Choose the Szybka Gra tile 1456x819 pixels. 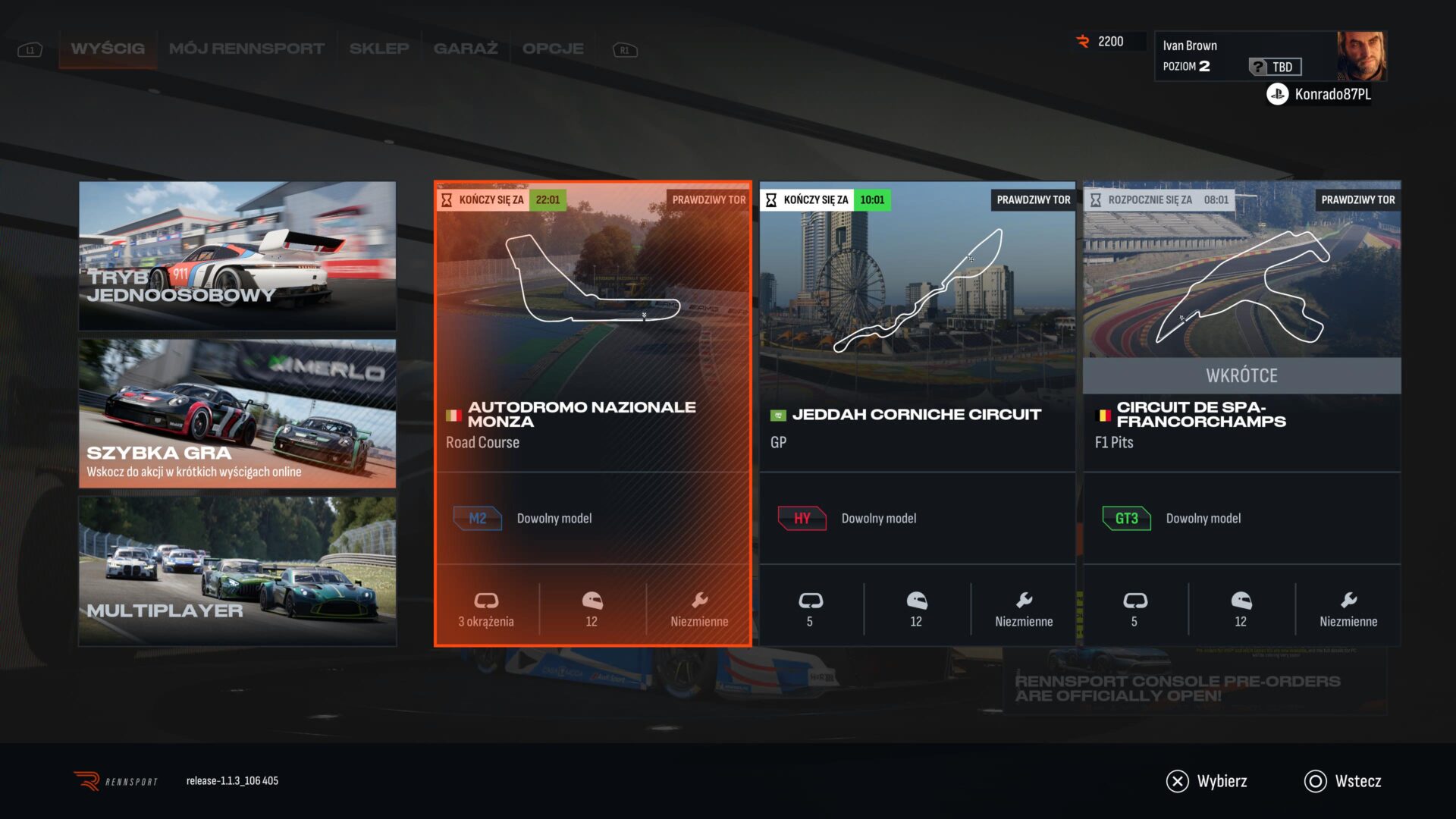[x=237, y=413]
